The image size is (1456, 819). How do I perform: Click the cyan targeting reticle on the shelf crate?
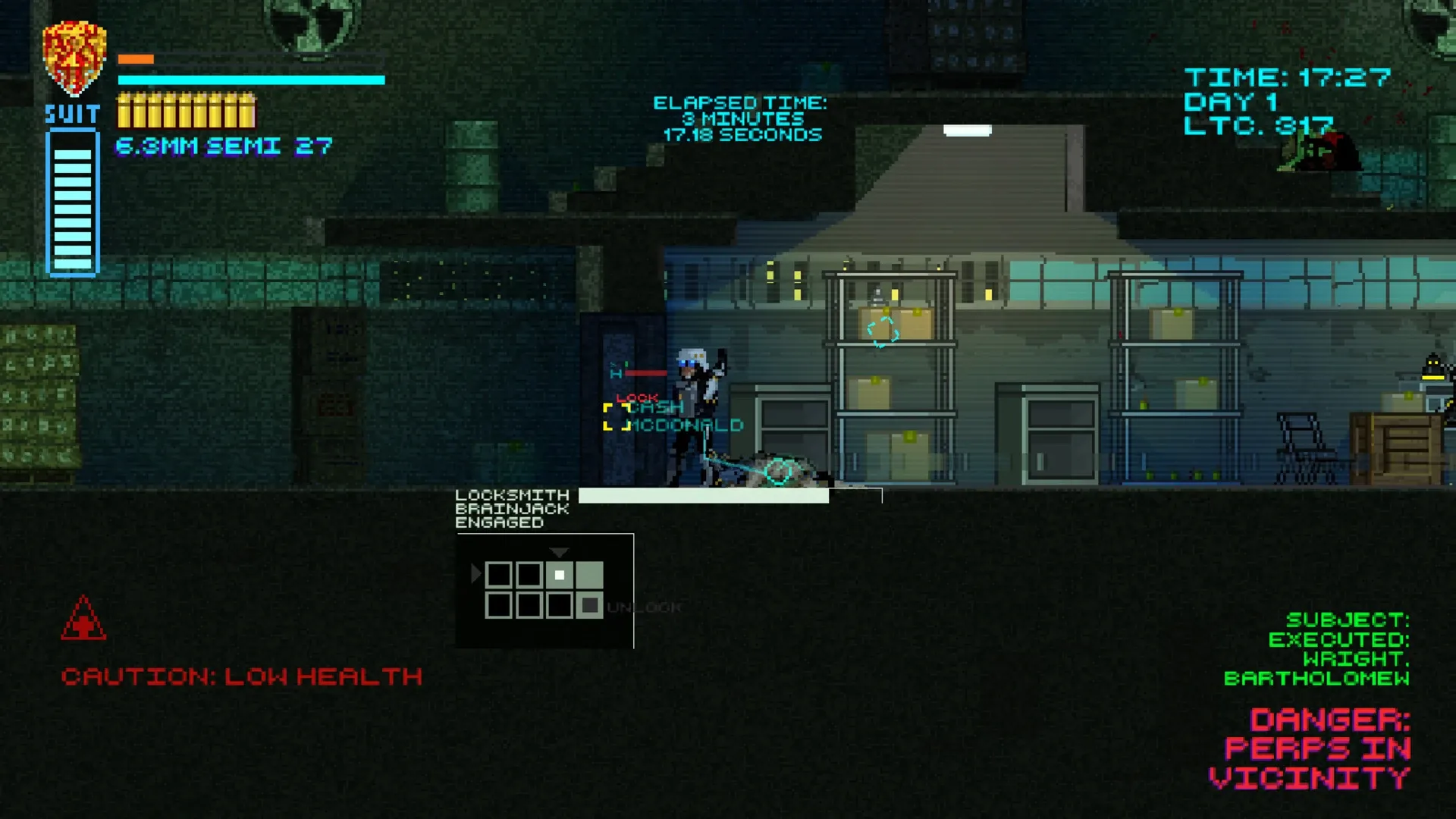click(x=881, y=331)
